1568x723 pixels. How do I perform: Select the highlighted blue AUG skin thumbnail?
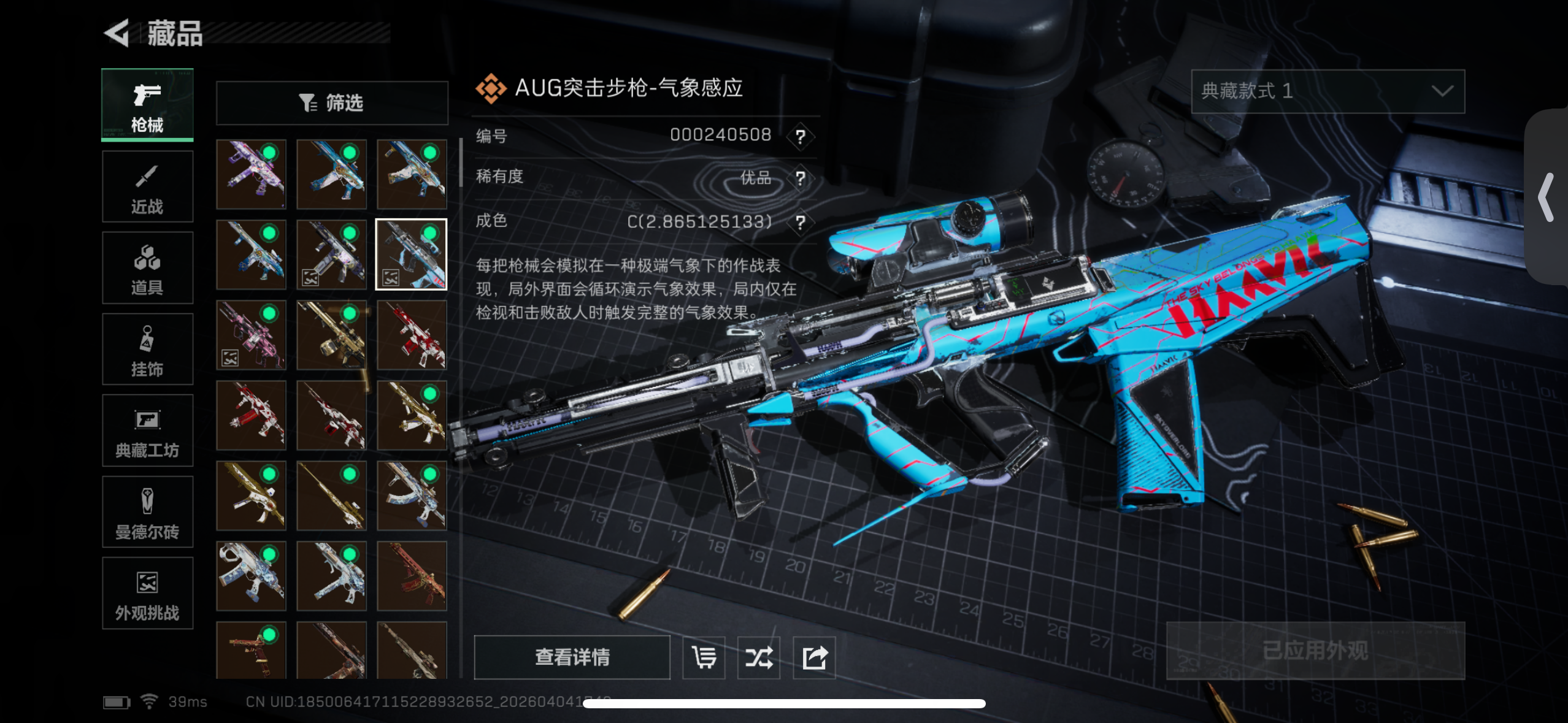click(x=411, y=254)
